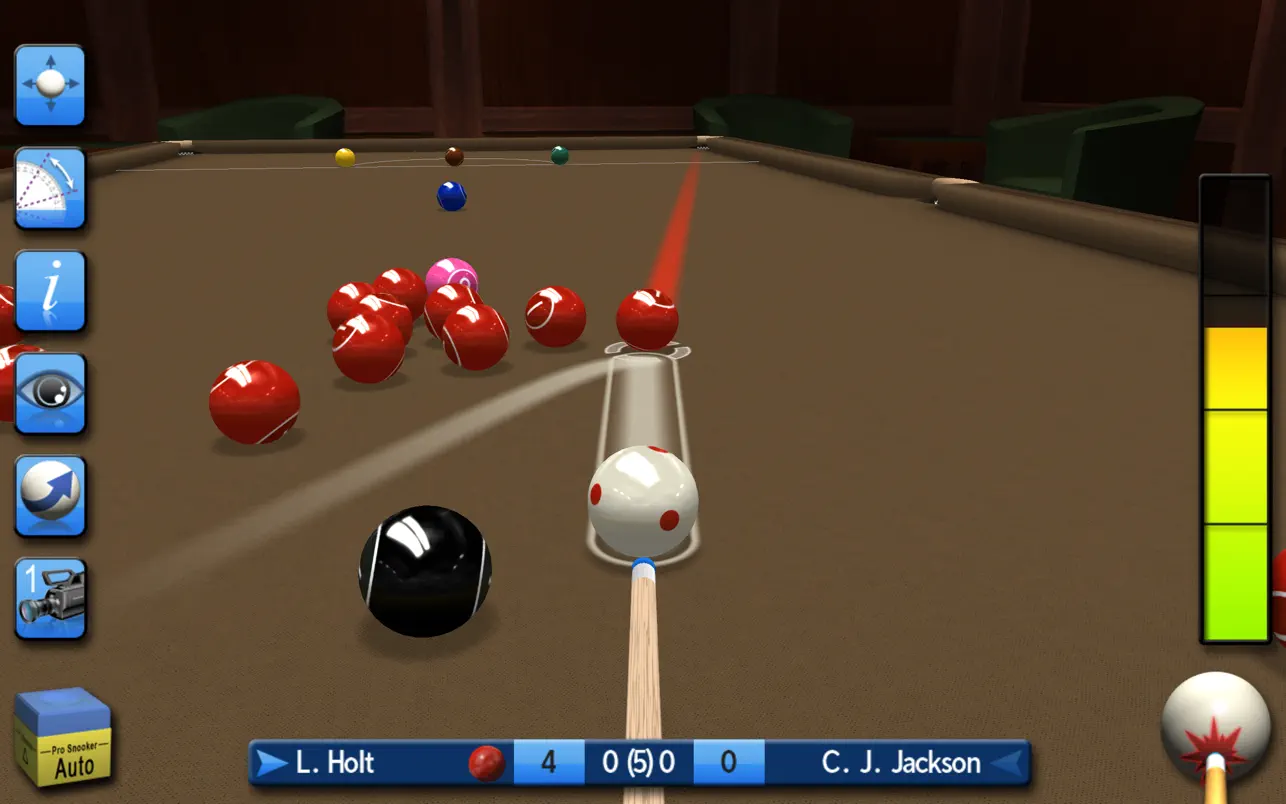
Task: Adjust spin on the cue ball indicator
Action: coord(1215,727)
